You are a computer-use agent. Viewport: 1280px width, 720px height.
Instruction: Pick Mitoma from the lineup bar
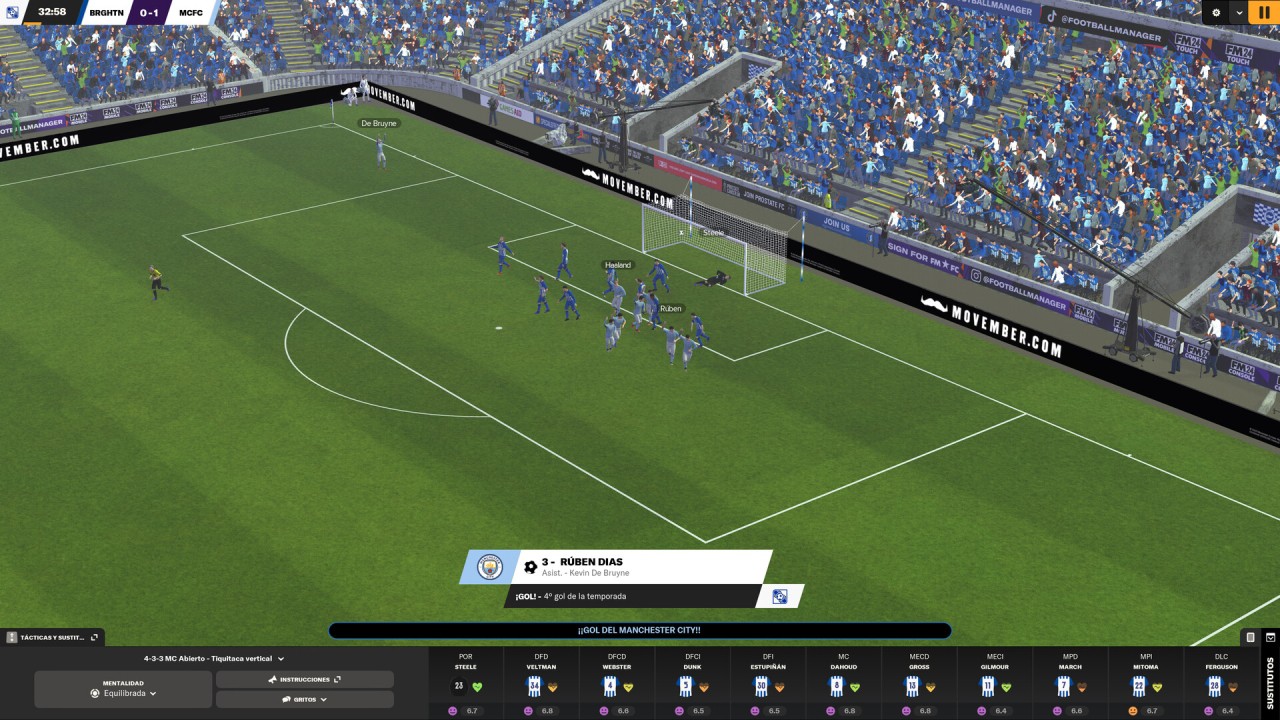pos(1146,684)
